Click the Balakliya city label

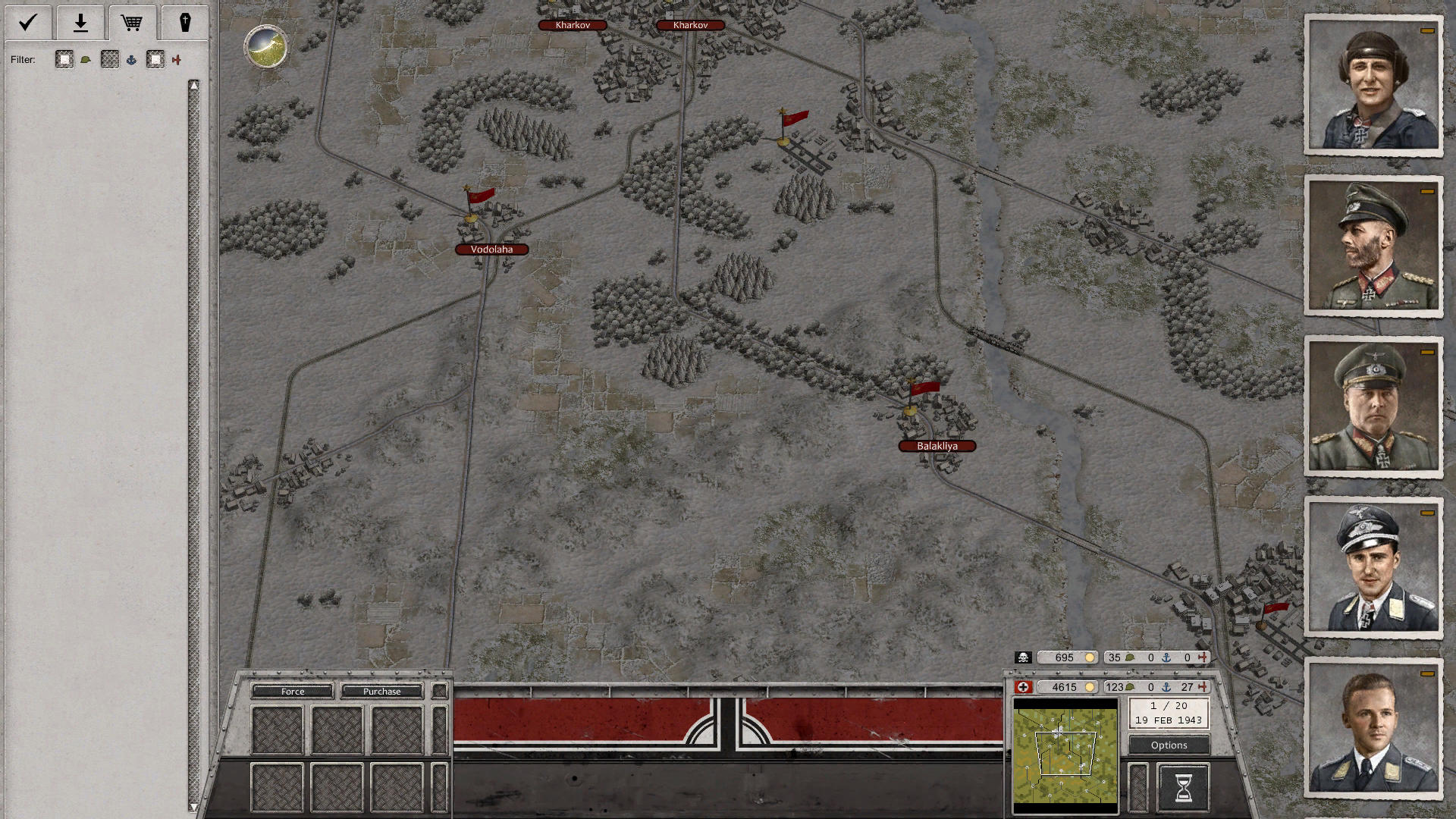(937, 446)
